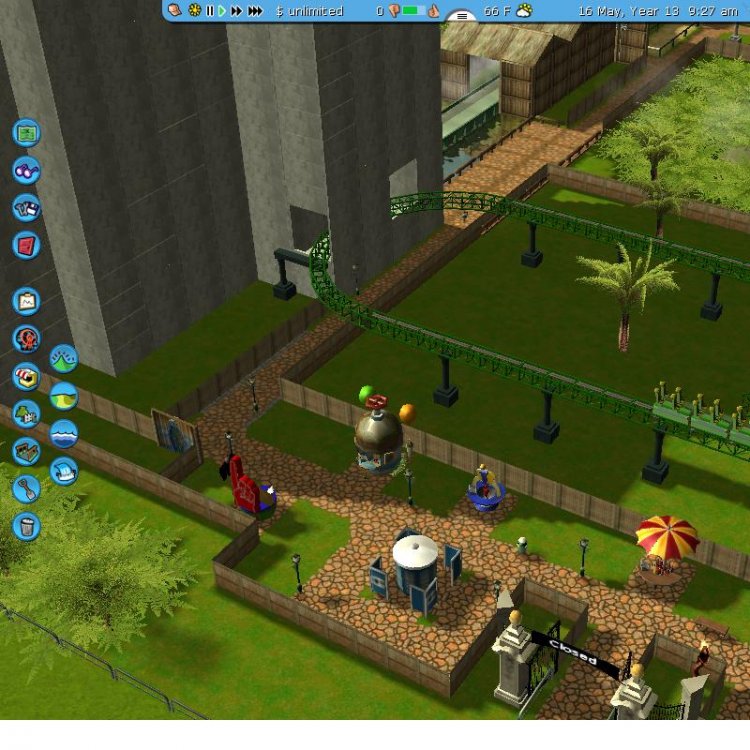Activate the trash can delete tool
750x750 pixels.
pyautogui.click(x=26, y=526)
